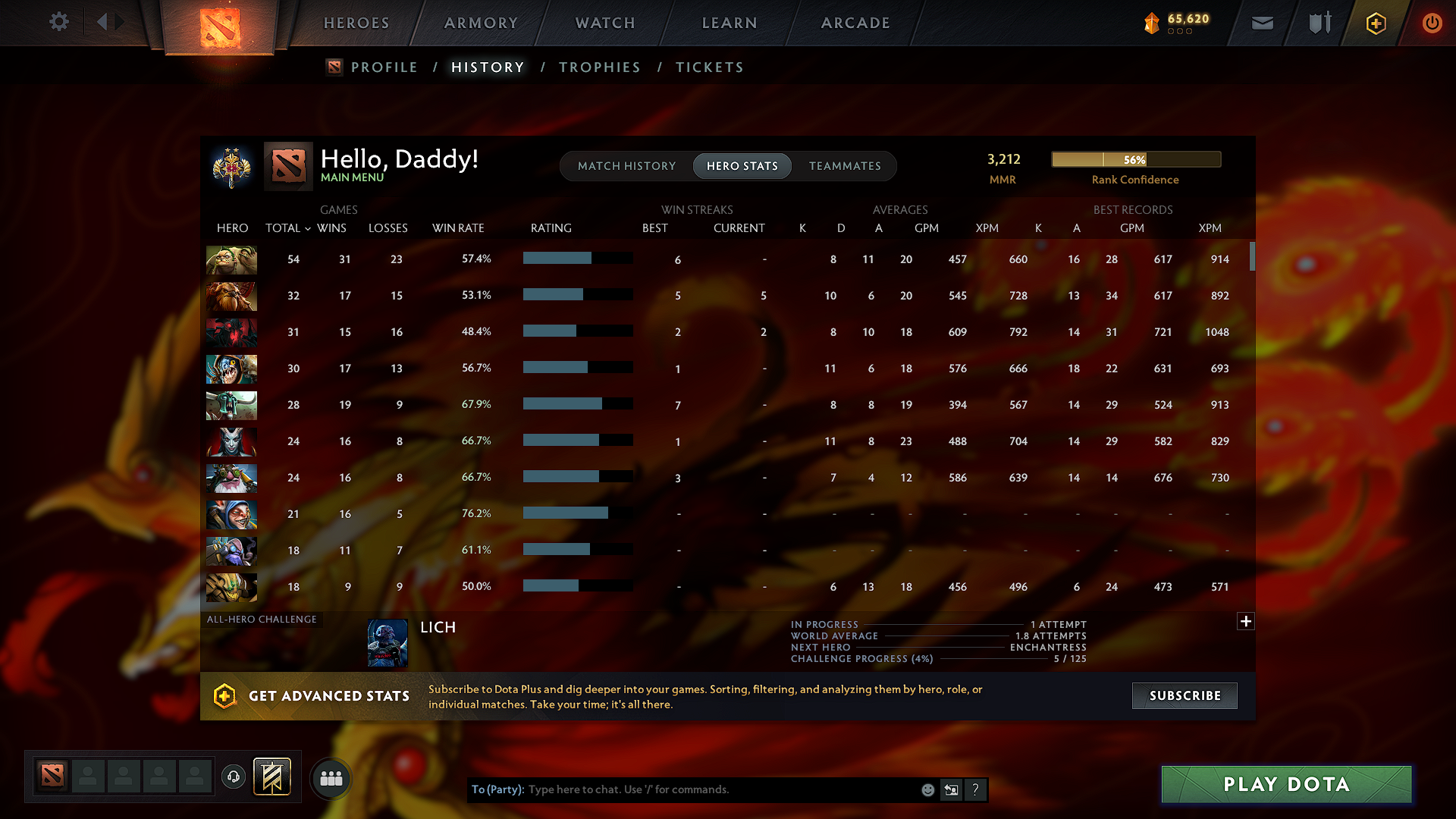Click the power button to exit Dota
The image size is (1456, 819).
coord(1432,23)
